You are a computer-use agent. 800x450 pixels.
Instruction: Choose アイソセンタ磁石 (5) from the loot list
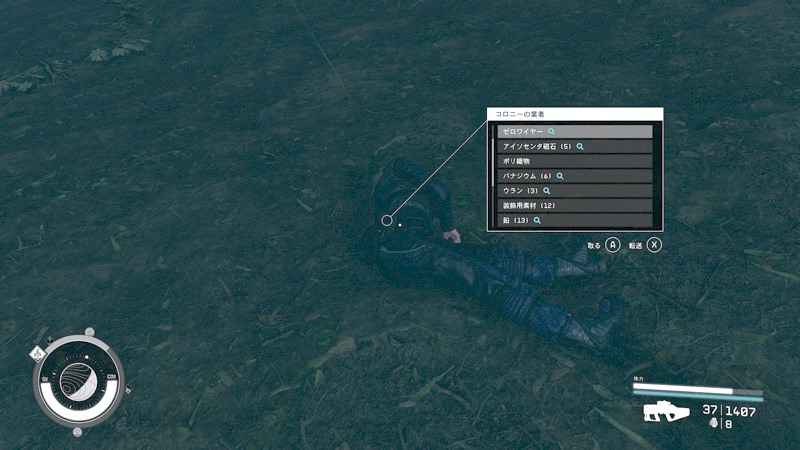tap(574, 146)
